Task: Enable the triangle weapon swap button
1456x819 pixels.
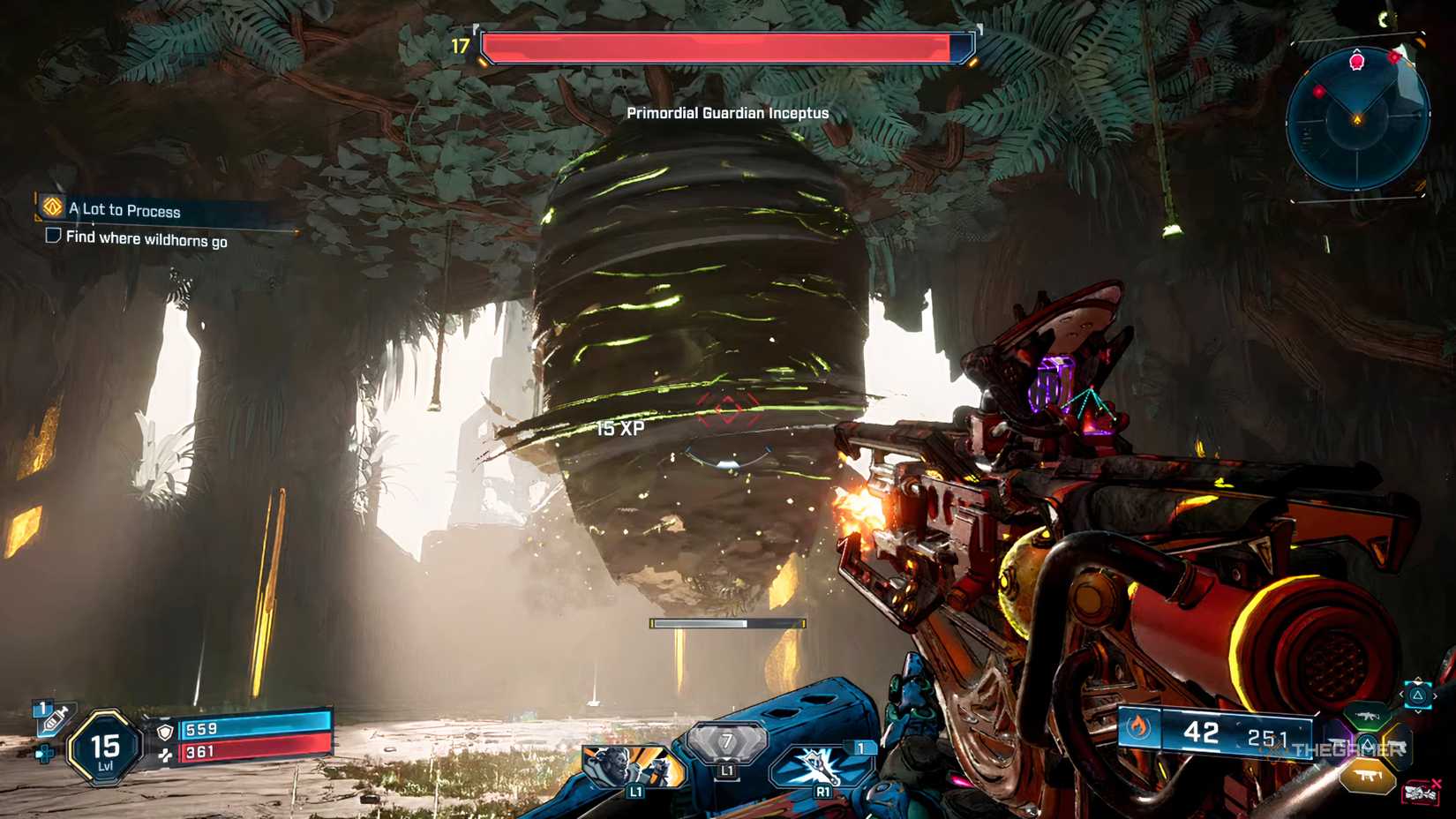Action: (x=1418, y=695)
